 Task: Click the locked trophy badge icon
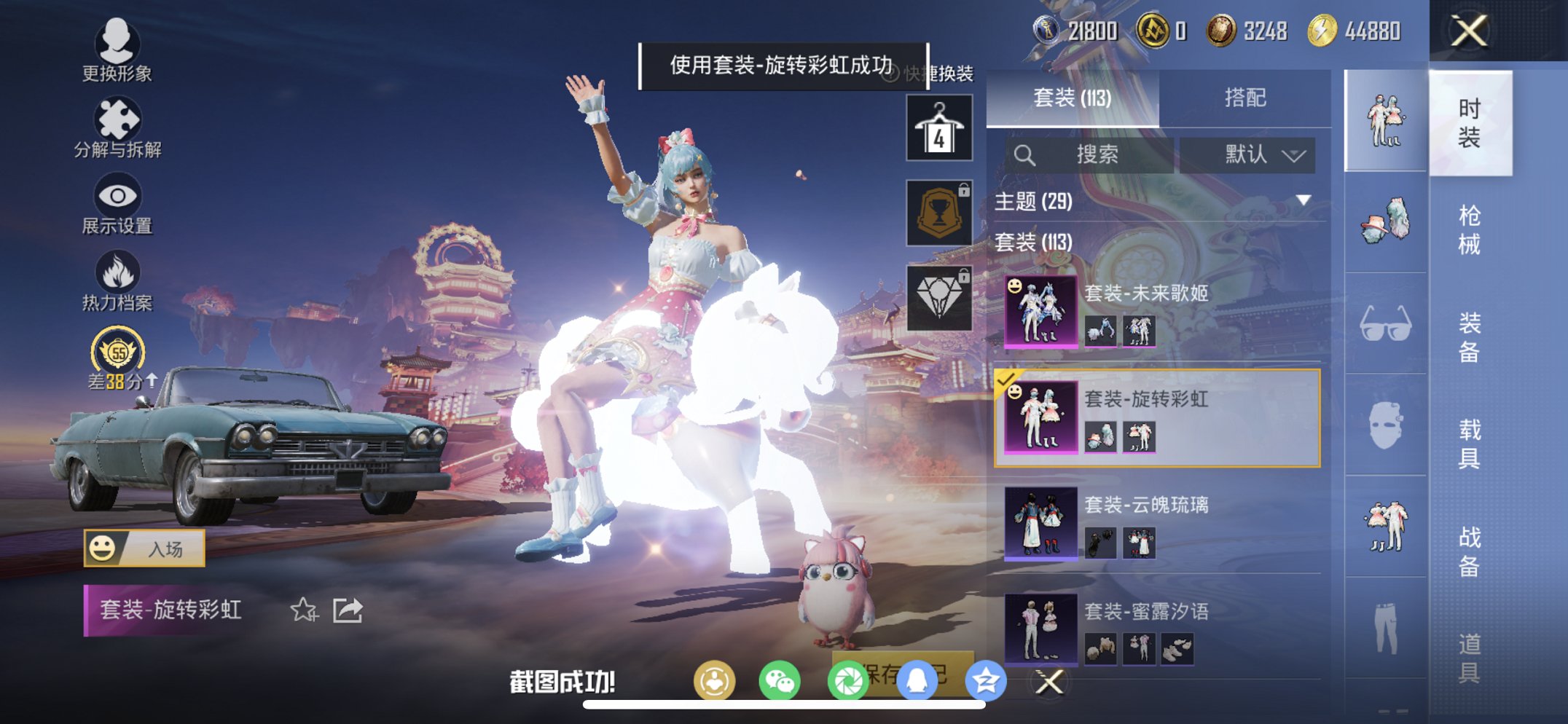[938, 213]
